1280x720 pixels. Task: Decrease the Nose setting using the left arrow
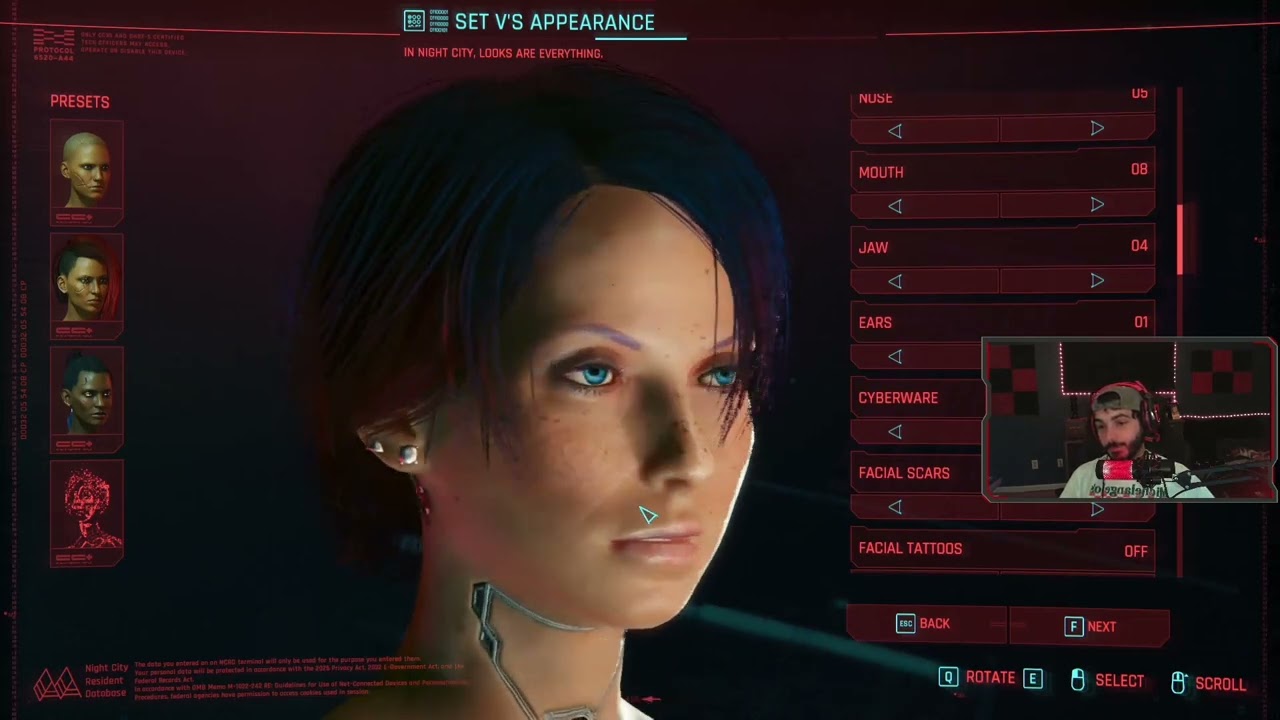point(895,129)
